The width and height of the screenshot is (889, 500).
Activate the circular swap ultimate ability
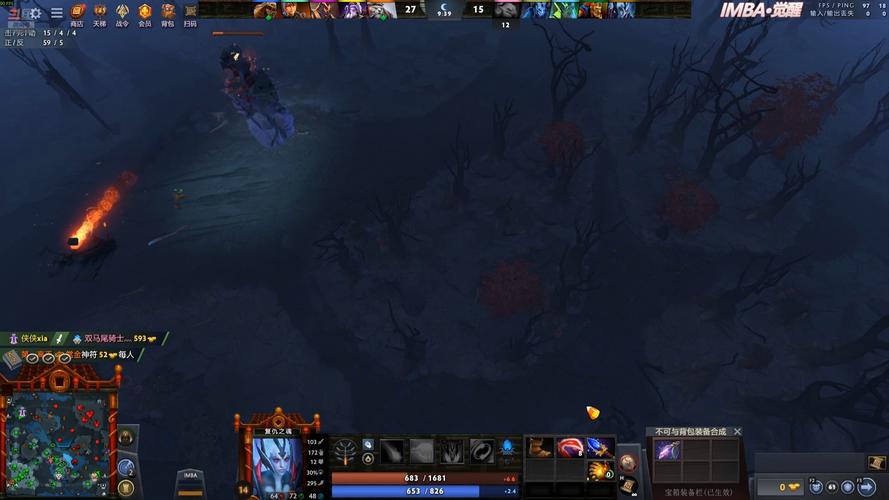(482, 452)
